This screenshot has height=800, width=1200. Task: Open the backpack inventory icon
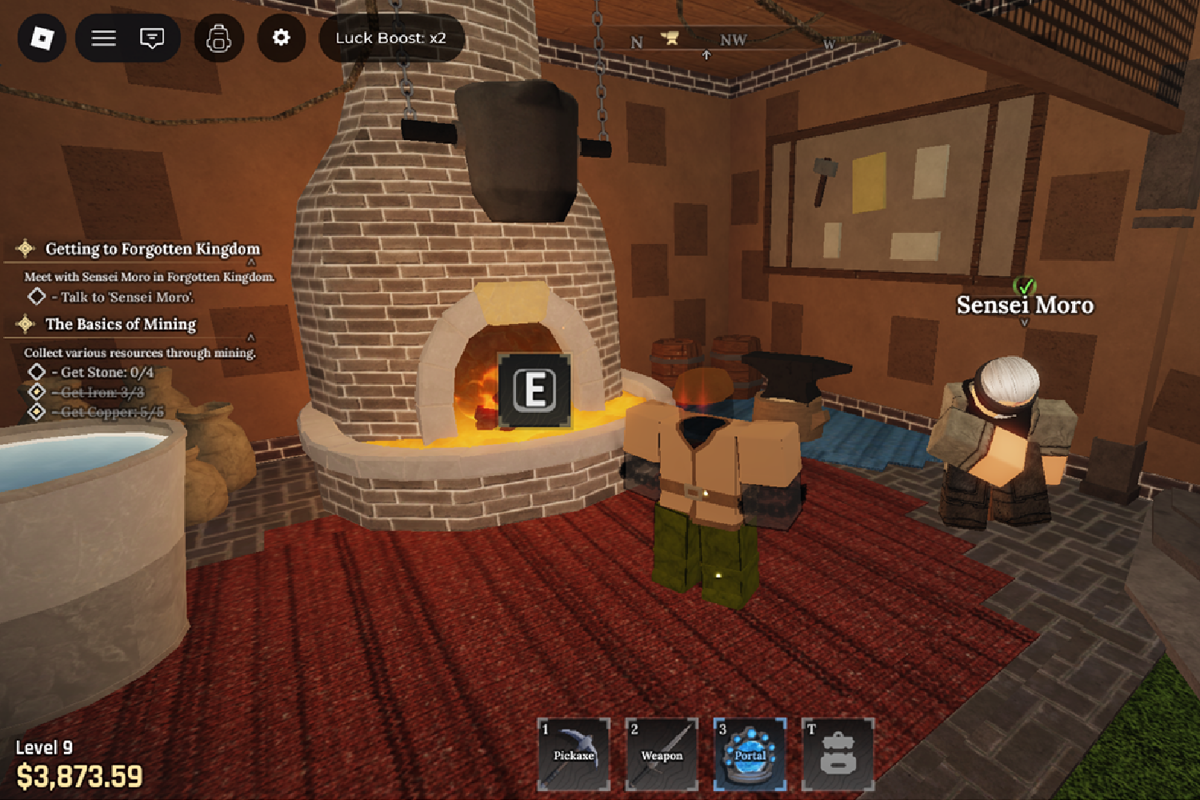(219, 39)
